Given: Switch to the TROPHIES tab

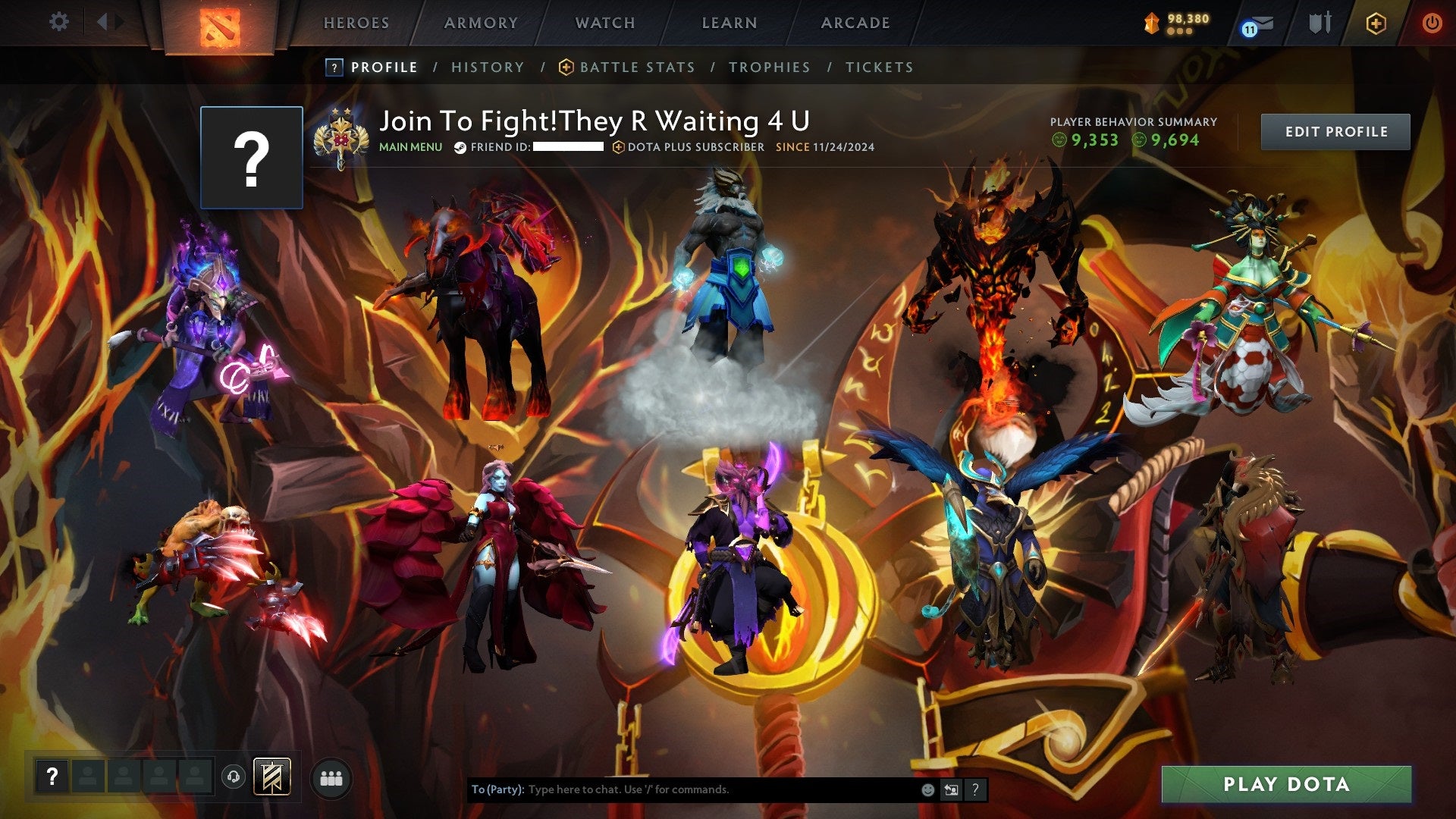Looking at the screenshot, I should click(x=770, y=67).
